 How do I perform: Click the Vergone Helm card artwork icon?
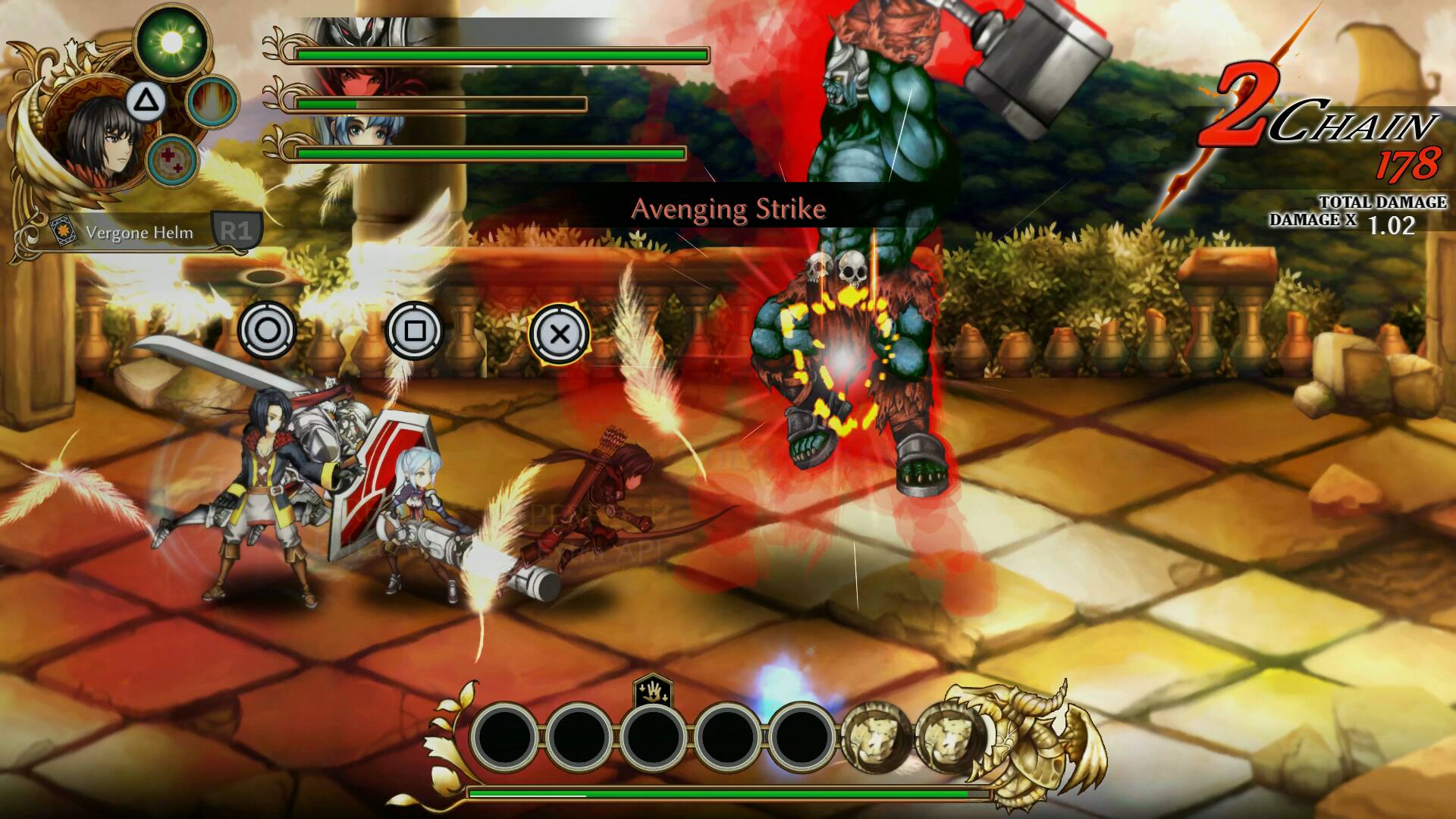[x=62, y=231]
